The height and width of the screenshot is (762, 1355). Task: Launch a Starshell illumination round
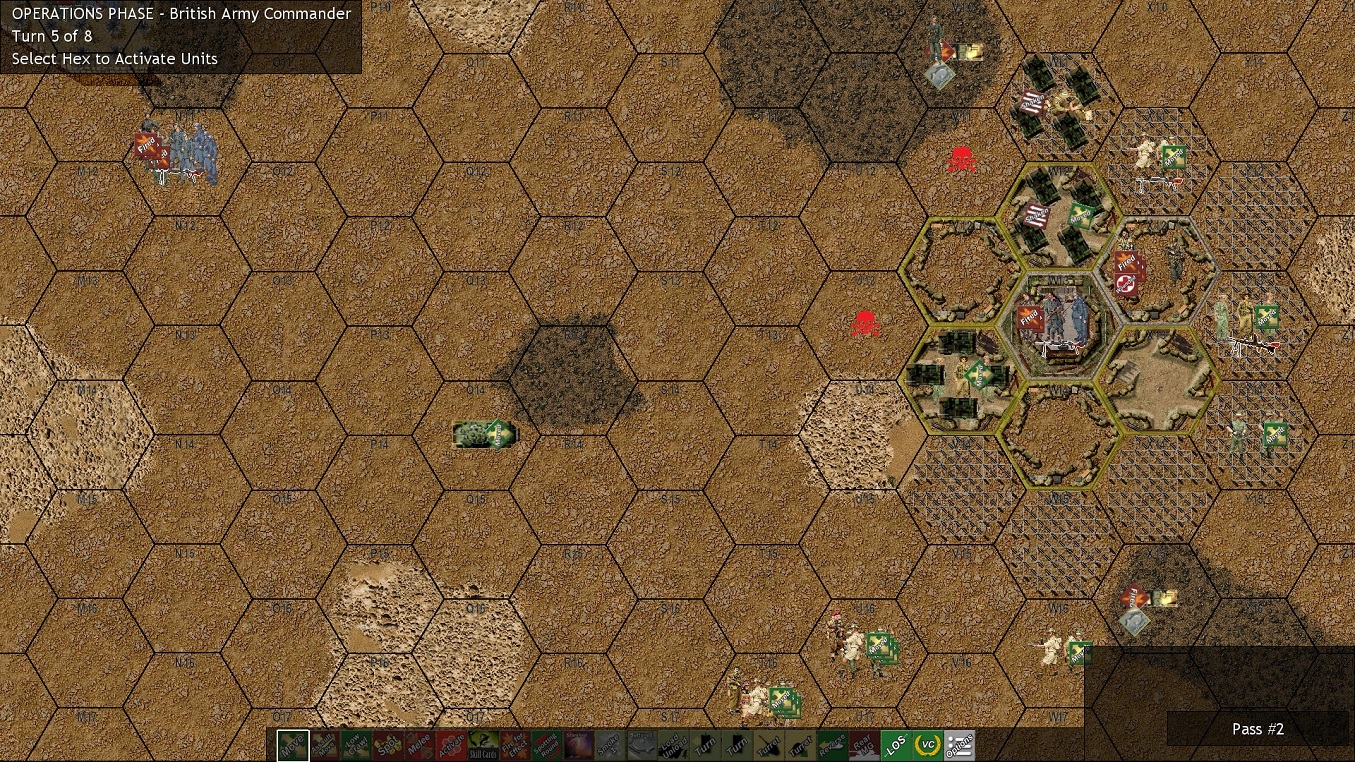(x=579, y=746)
